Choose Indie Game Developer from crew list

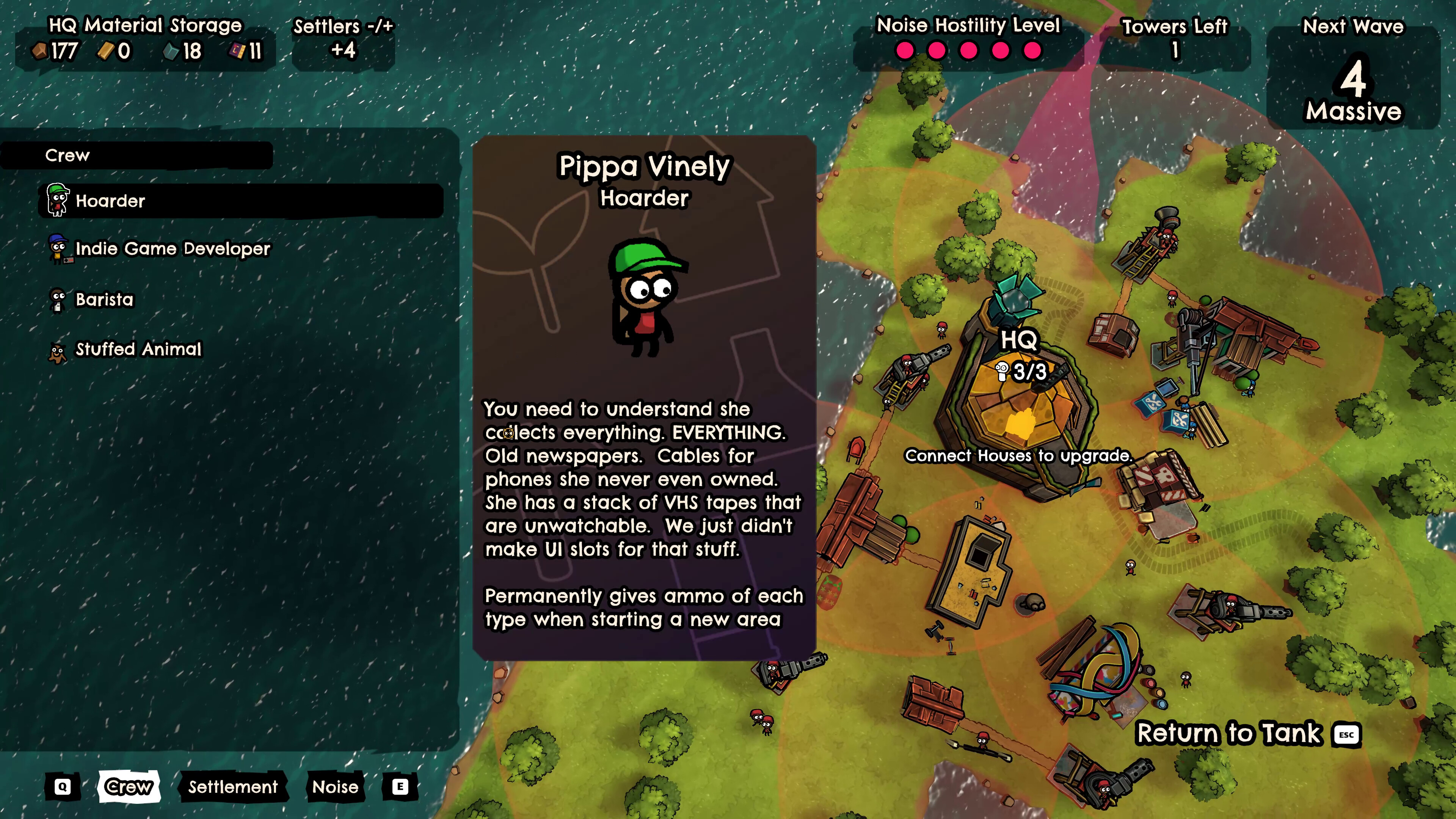(x=173, y=249)
